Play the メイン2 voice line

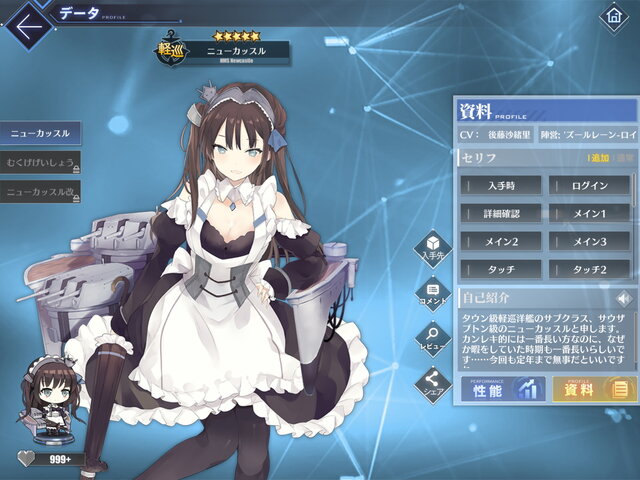tap(501, 241)
